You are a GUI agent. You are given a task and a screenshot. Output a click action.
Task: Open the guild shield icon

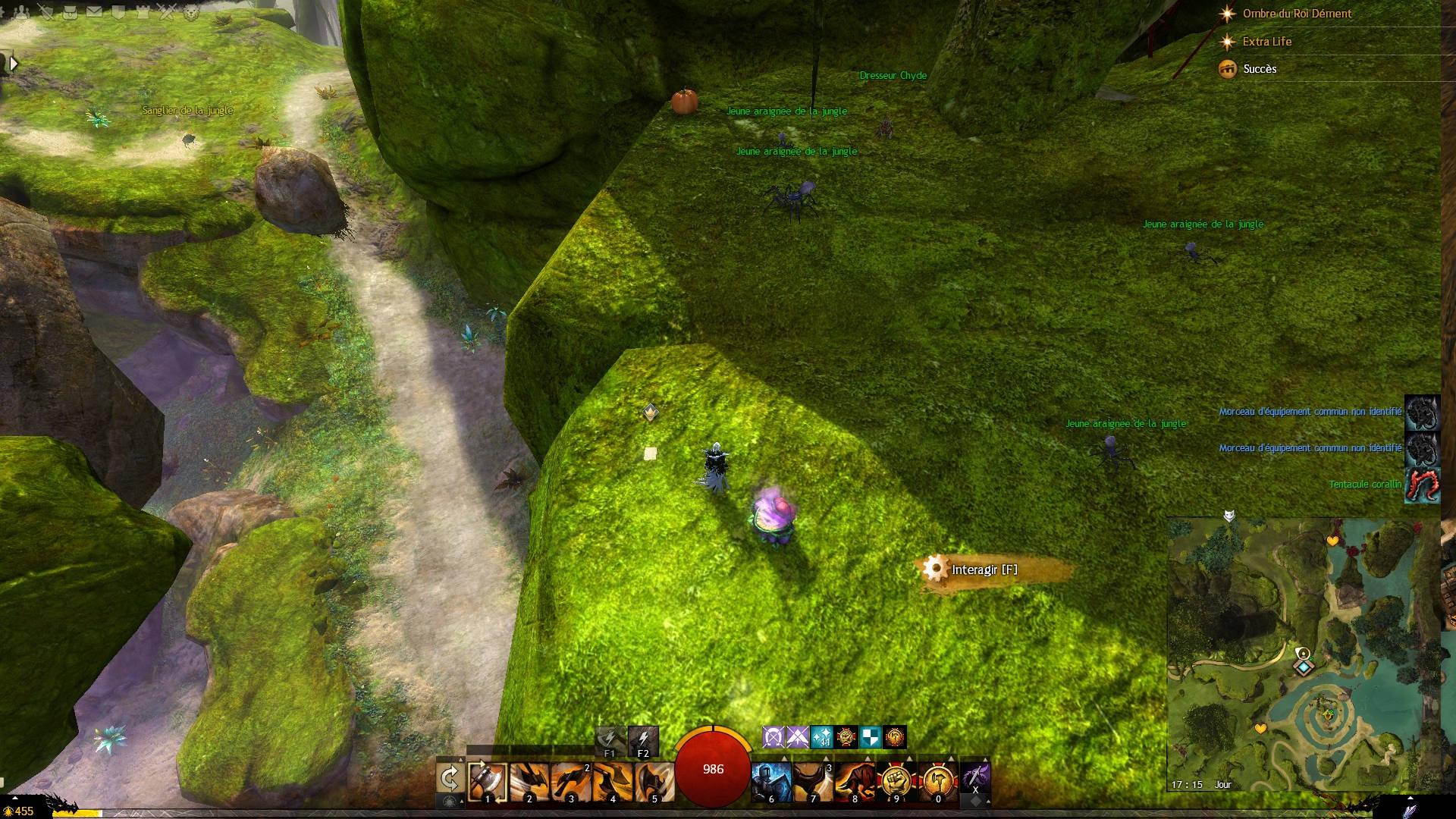click(118, 12)
